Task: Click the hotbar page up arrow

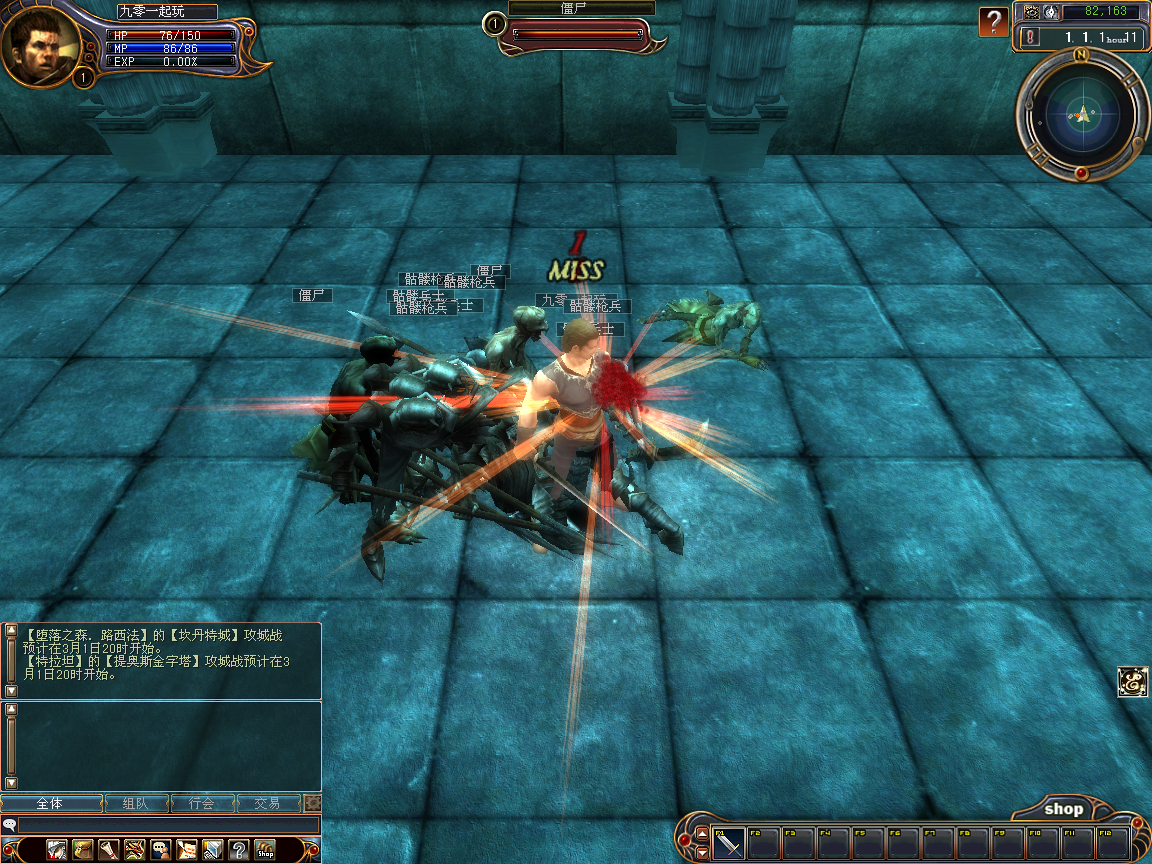Action: tap(702, 834)
